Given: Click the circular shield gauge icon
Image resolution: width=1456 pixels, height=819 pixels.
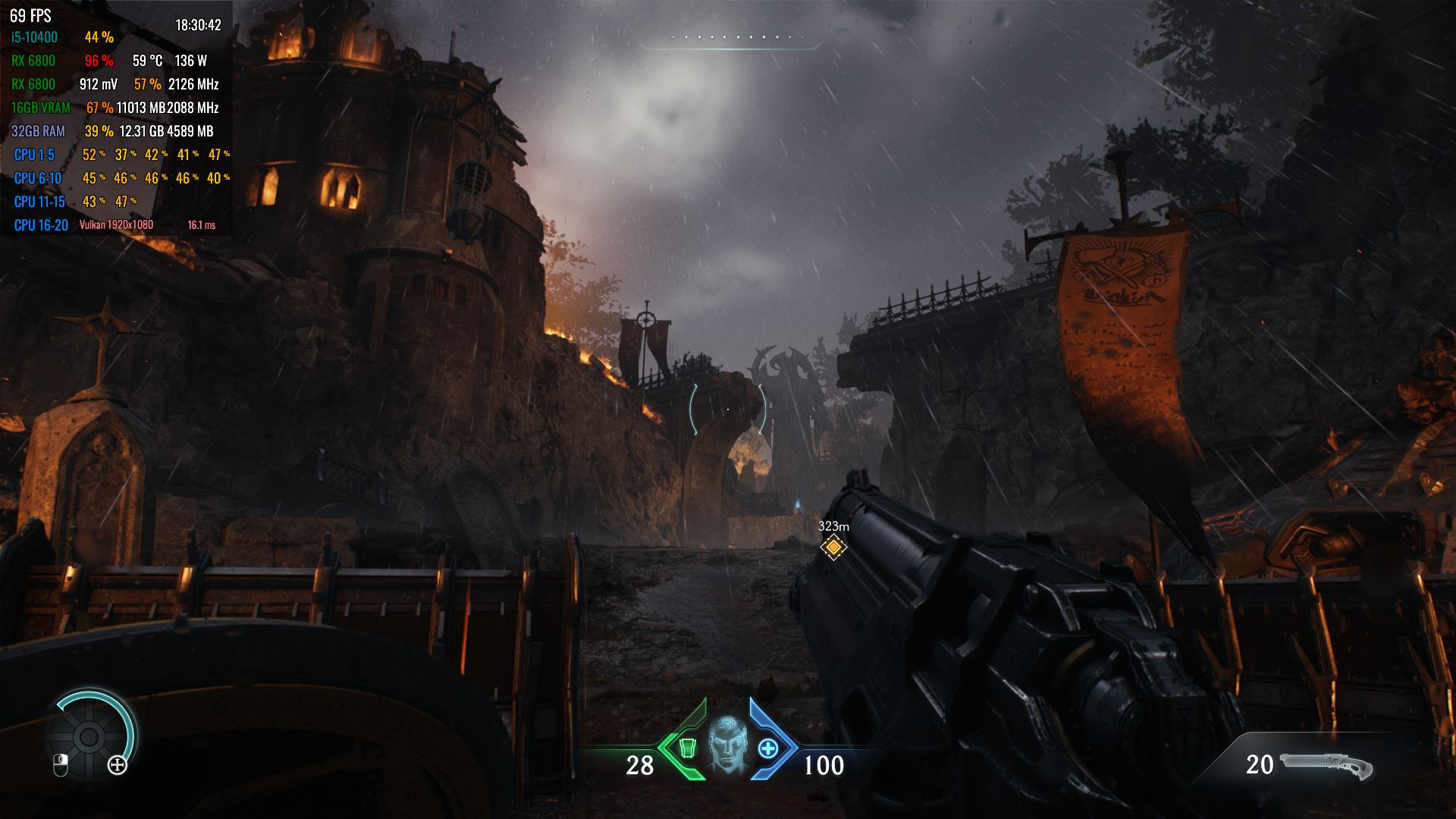Looking at the screenshot, I should pos(89,736).
